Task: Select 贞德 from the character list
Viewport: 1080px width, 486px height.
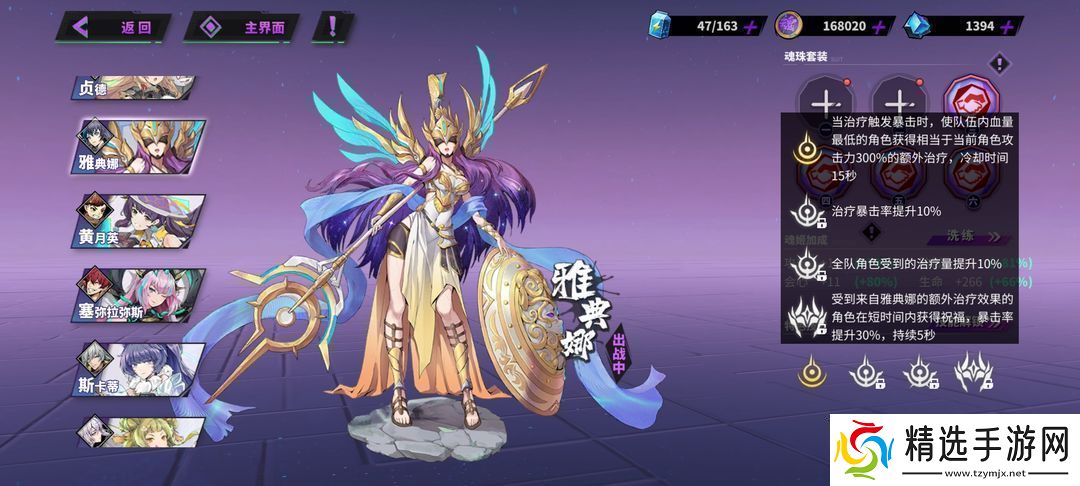Action: pos(133,87)
